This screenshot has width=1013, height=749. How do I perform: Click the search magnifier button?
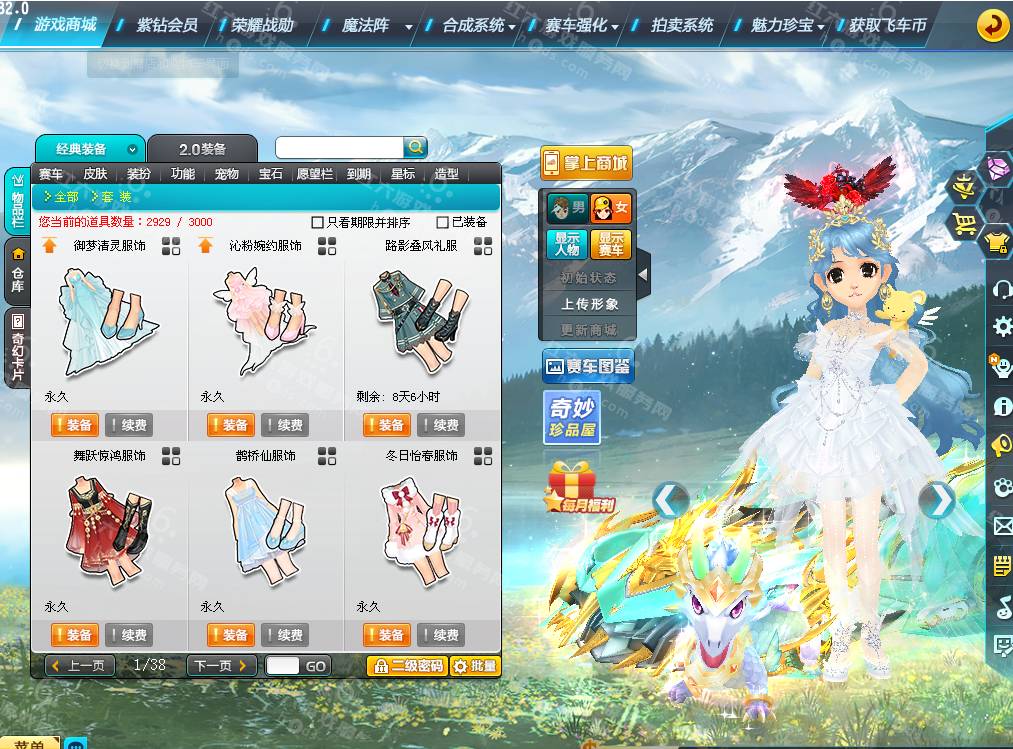click(415, 147)
